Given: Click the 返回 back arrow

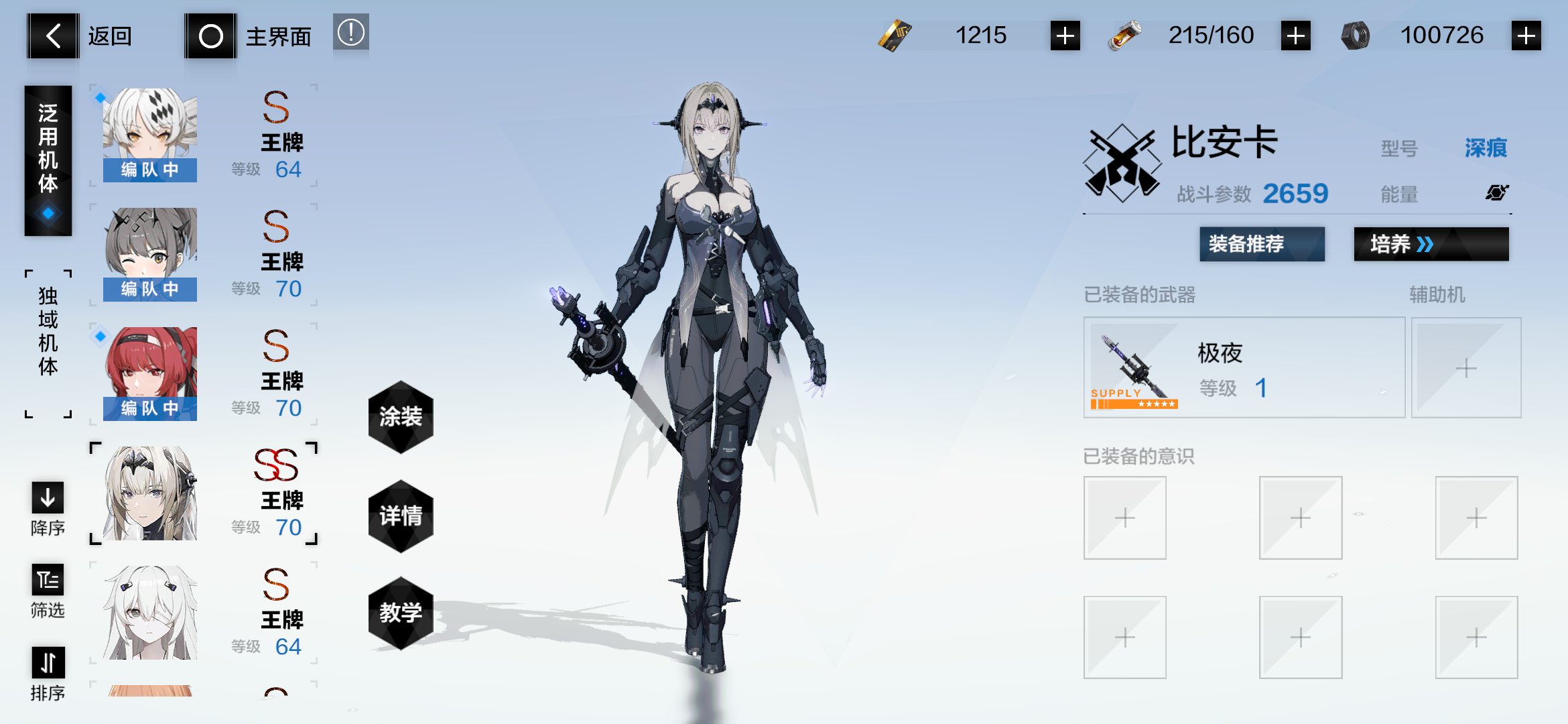Looking at the screenshot, I should (53, 35).
